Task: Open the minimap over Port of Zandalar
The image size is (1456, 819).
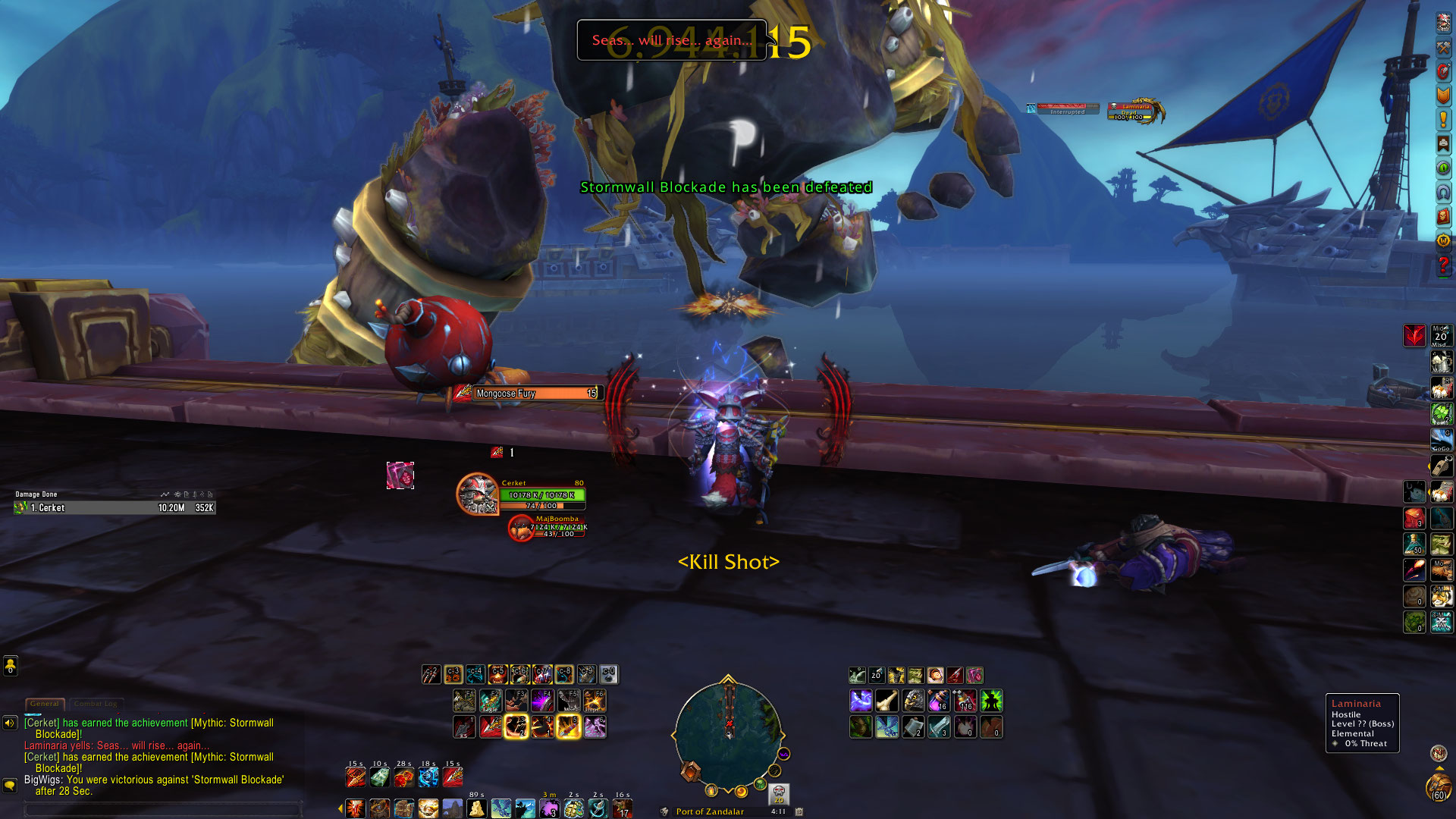Action: [x=727, y=733]
